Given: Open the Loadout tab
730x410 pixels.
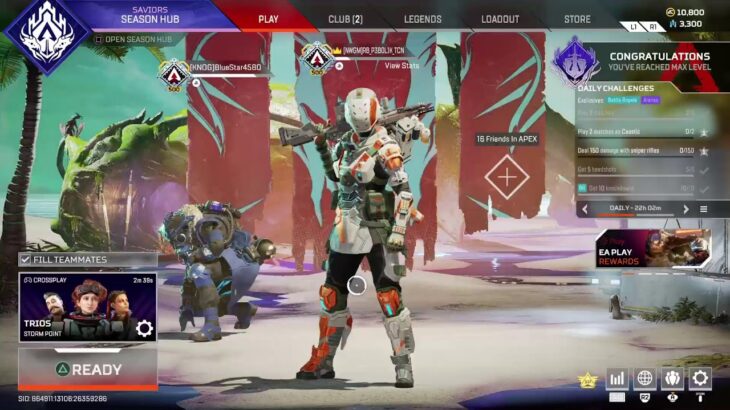Looking at the screenshot, I should (x=500, y=19).
